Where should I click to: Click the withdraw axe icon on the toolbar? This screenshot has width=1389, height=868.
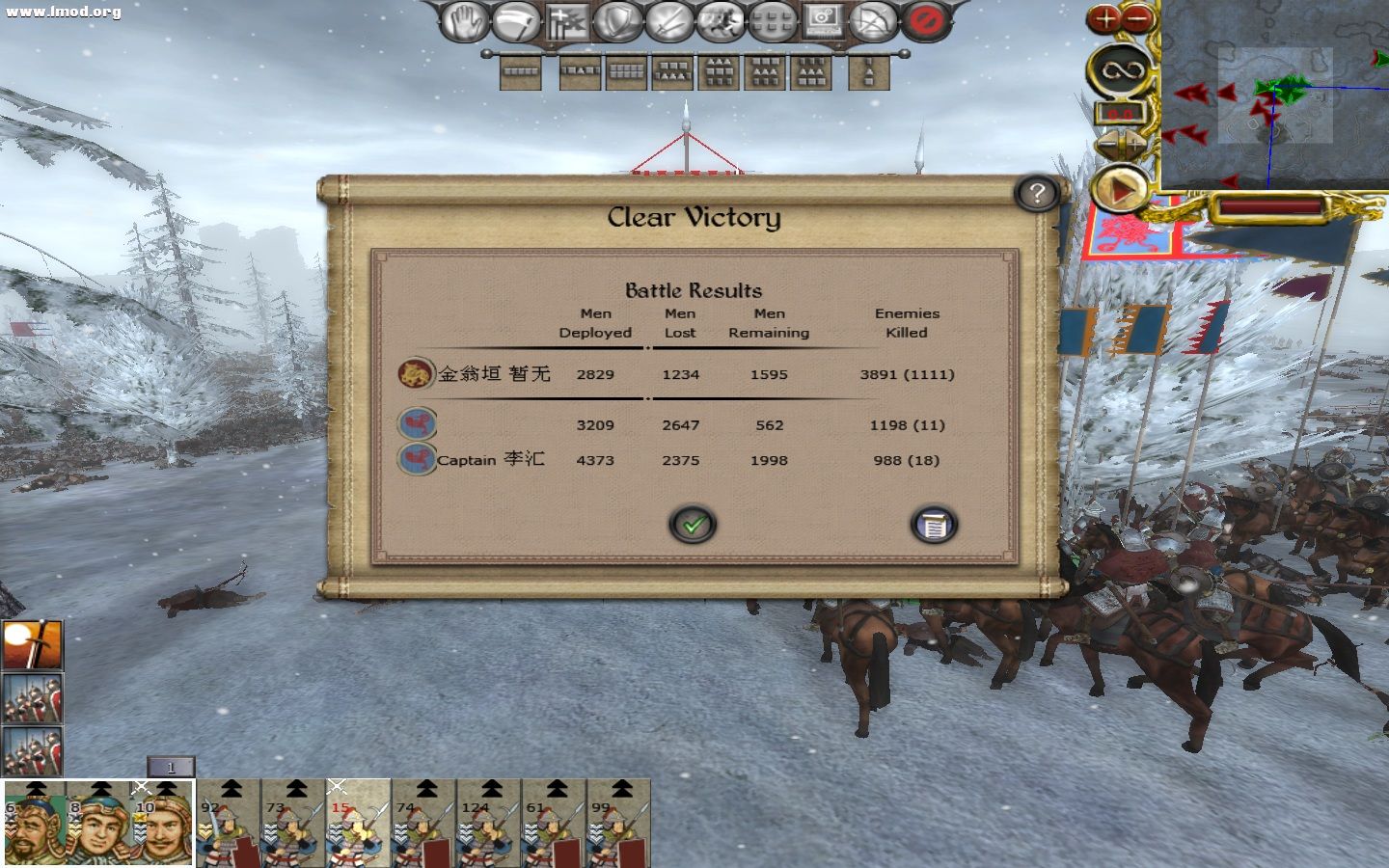point(518,20)
